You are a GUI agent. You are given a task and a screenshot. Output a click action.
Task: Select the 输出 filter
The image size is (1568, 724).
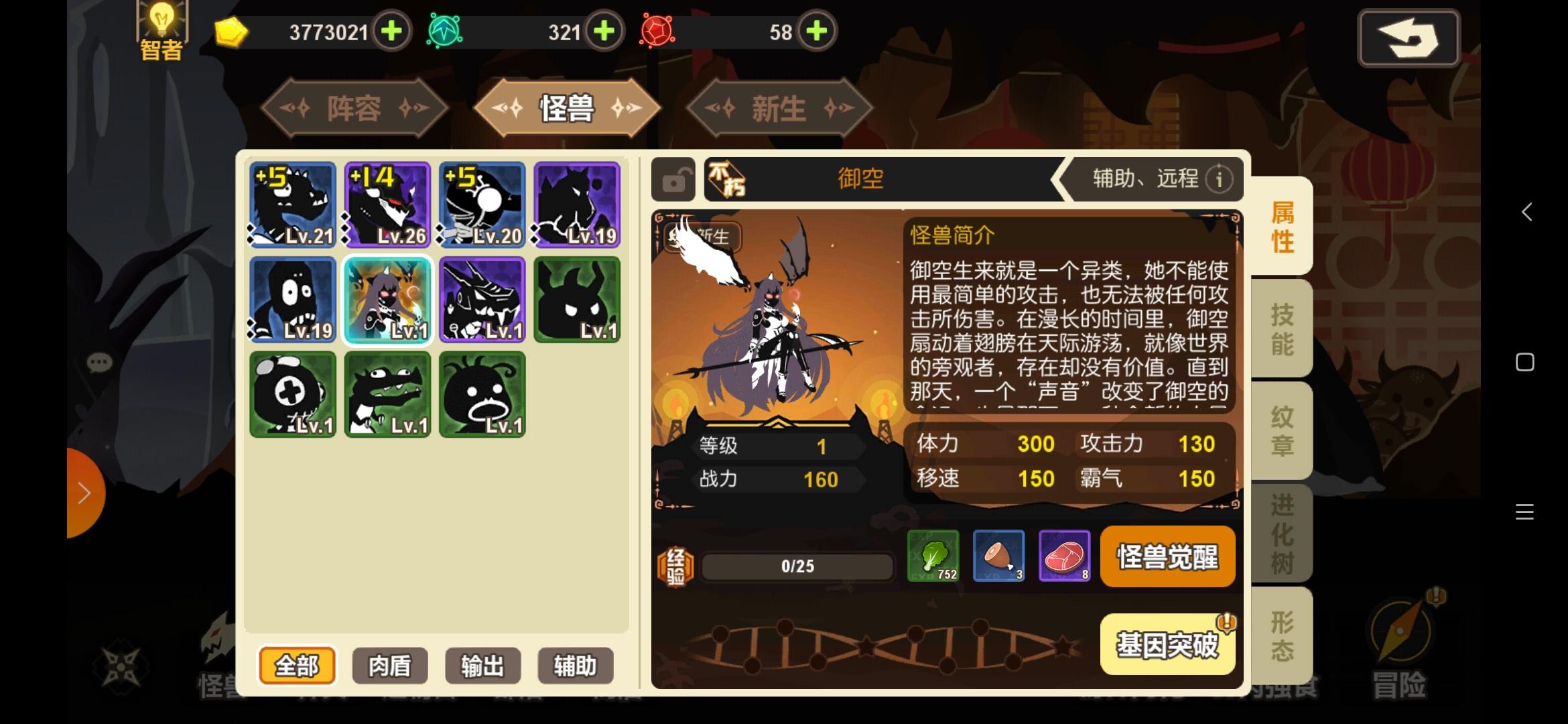(x=482, y=666)
